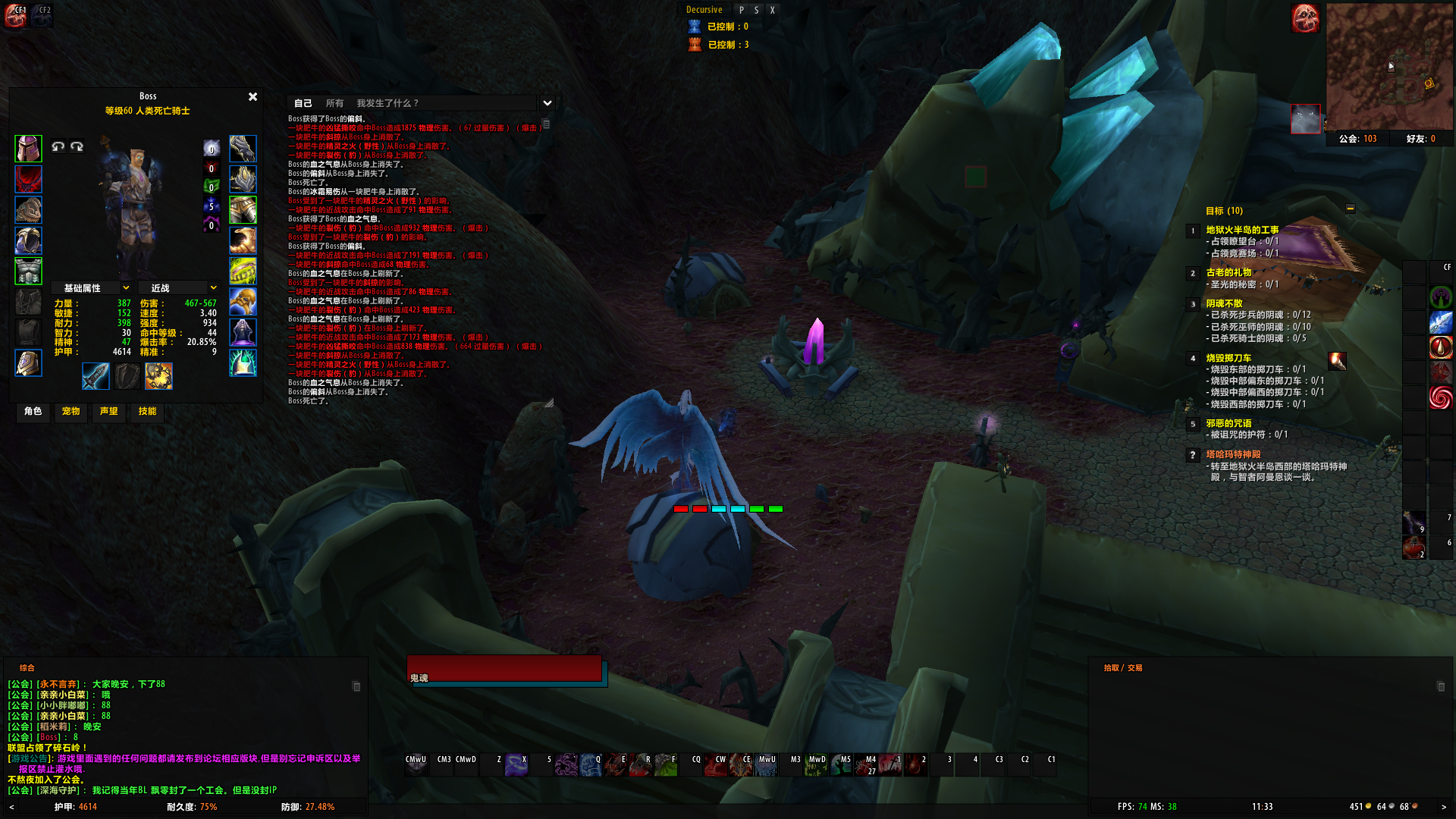Rotate the character model left with the arrow icon
The height and width of the screenshot is (819, 1456).
click(x=58, y=146)
